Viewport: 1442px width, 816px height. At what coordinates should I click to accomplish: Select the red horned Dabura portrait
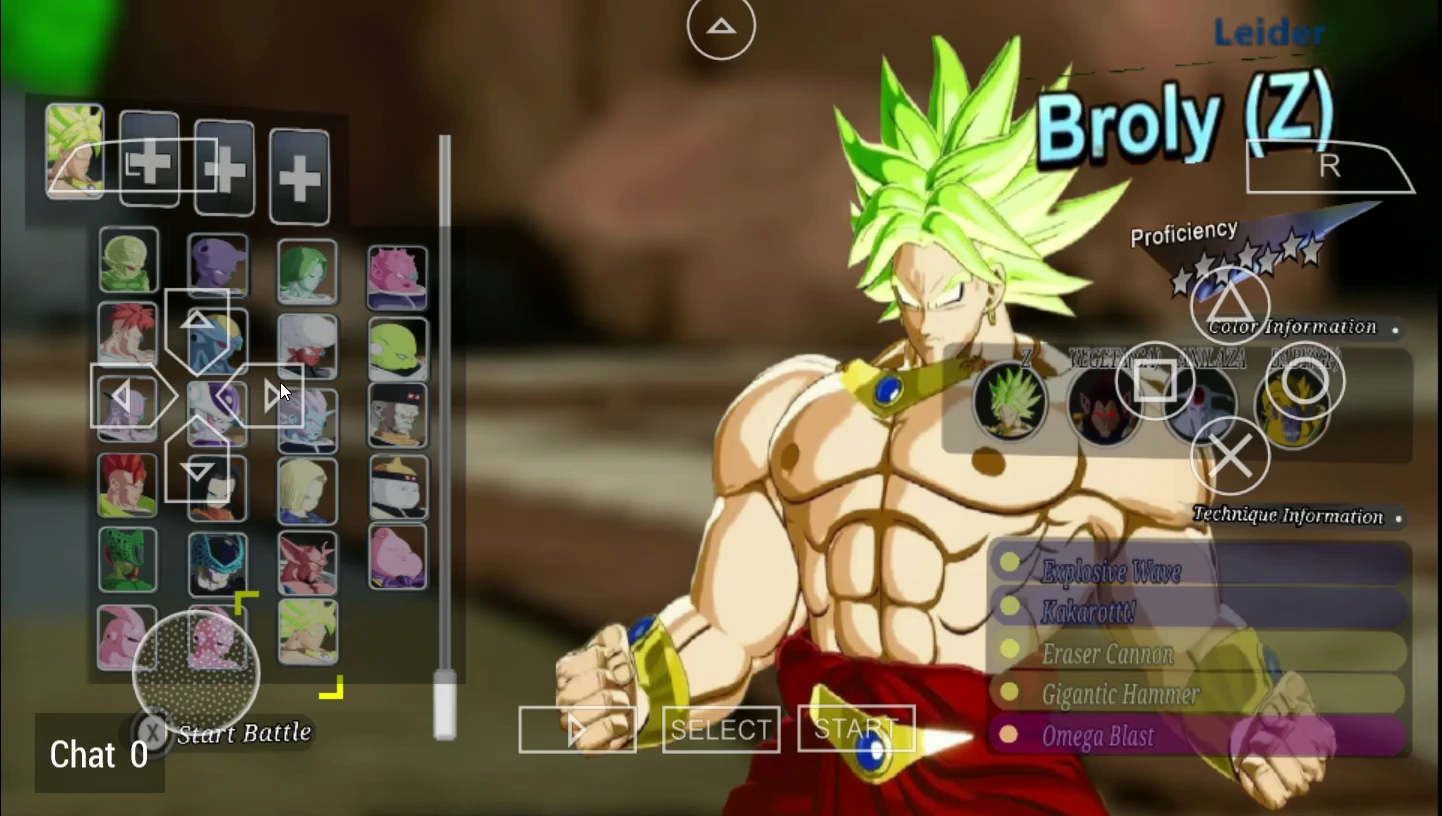(x=307, y=563)
